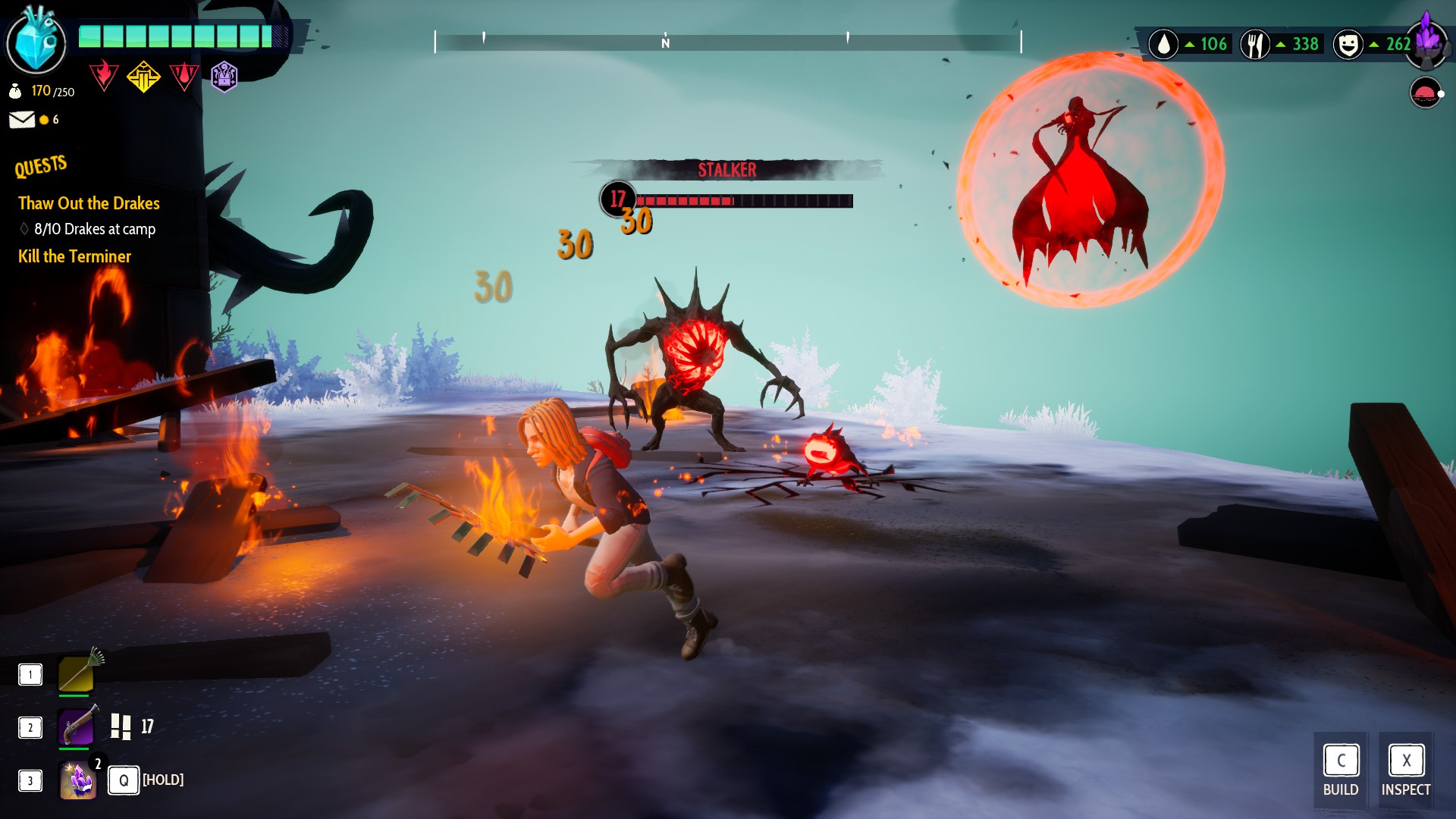Image resolution: width=1456 pixels, height=819 pixels.
Task: Open the Thaw Out the Drakes quest
Action: (89, 203)
